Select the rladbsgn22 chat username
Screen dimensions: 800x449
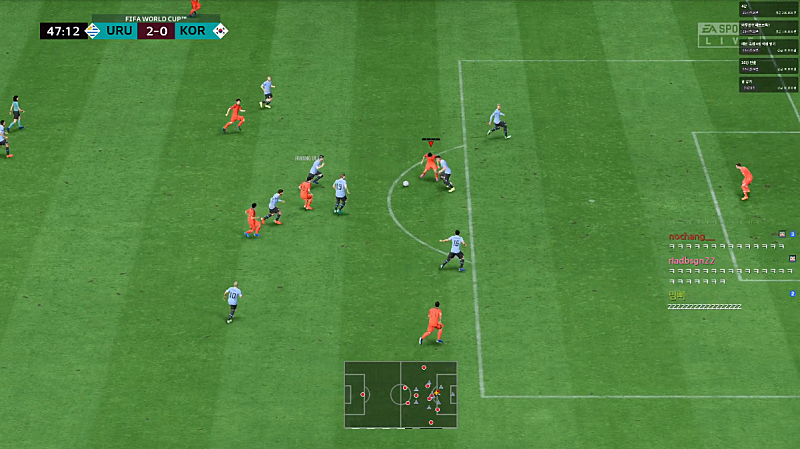[692, 261]
